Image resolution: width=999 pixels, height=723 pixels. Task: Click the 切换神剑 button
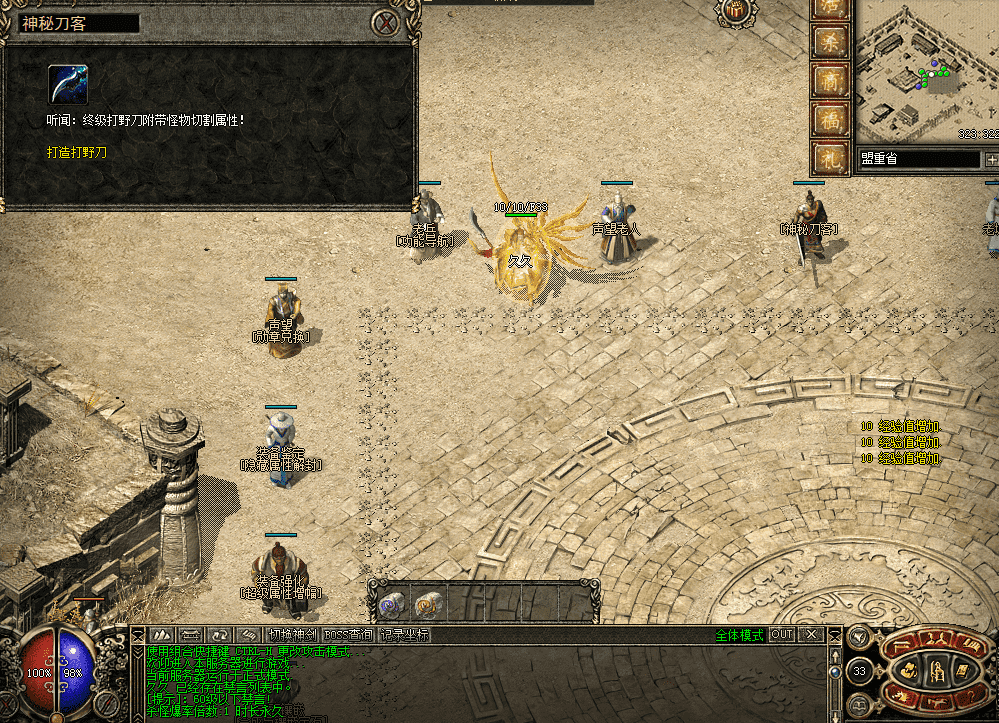(x=293, y=635)
